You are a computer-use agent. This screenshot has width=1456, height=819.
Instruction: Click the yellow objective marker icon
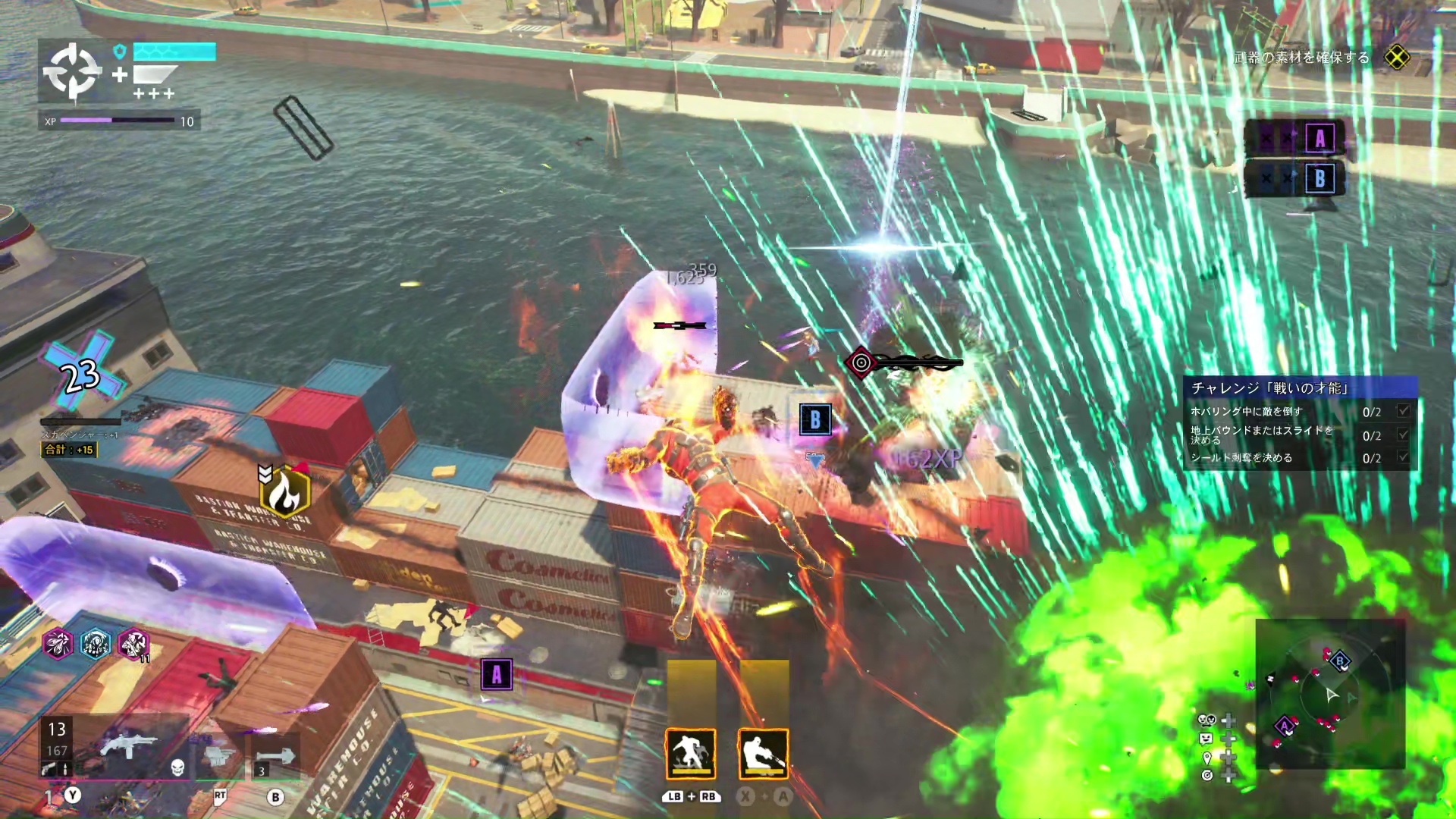coord(1397,58)
